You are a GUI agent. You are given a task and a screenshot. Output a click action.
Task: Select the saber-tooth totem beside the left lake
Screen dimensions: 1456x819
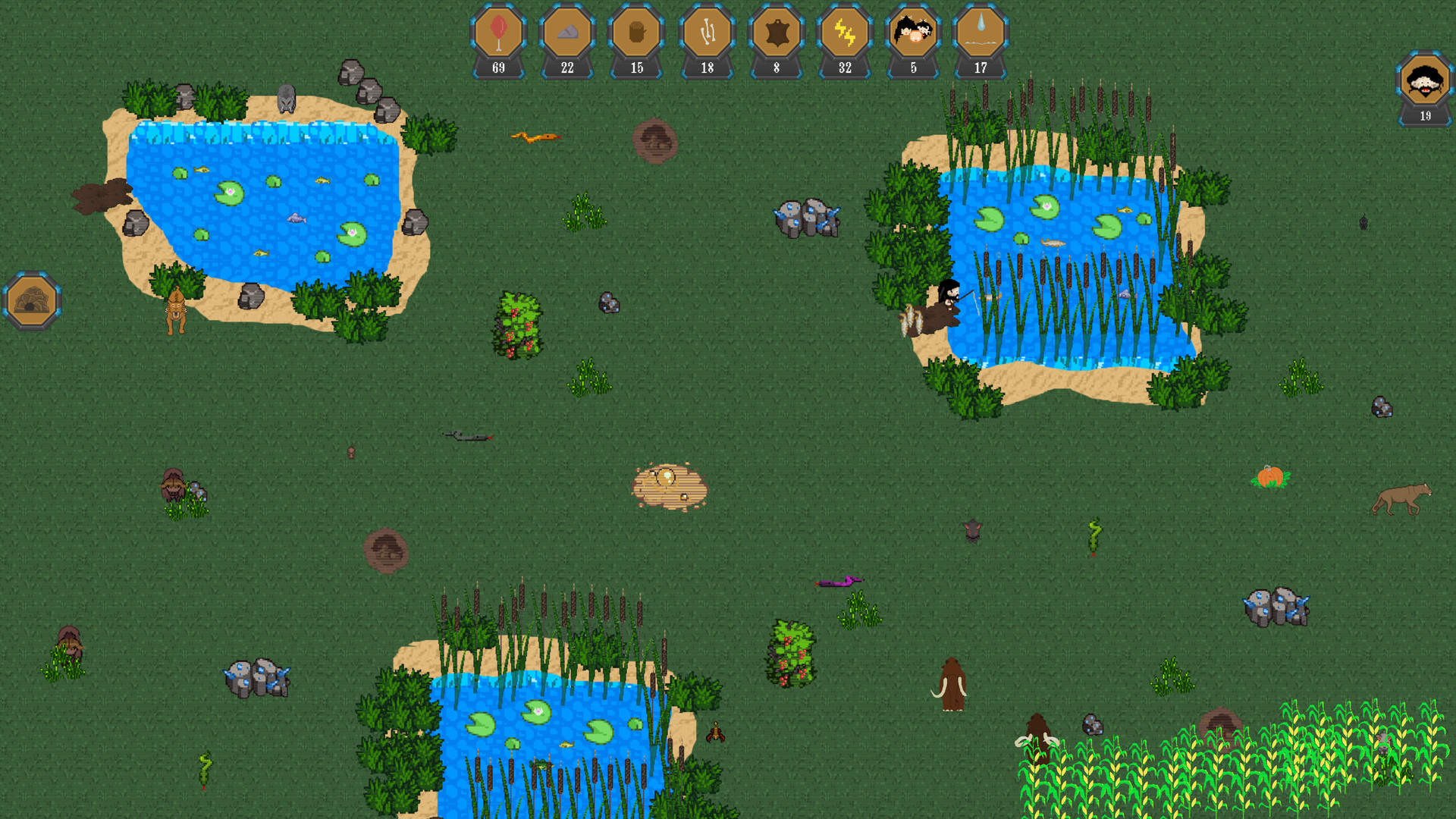click(x=175, y=311)
